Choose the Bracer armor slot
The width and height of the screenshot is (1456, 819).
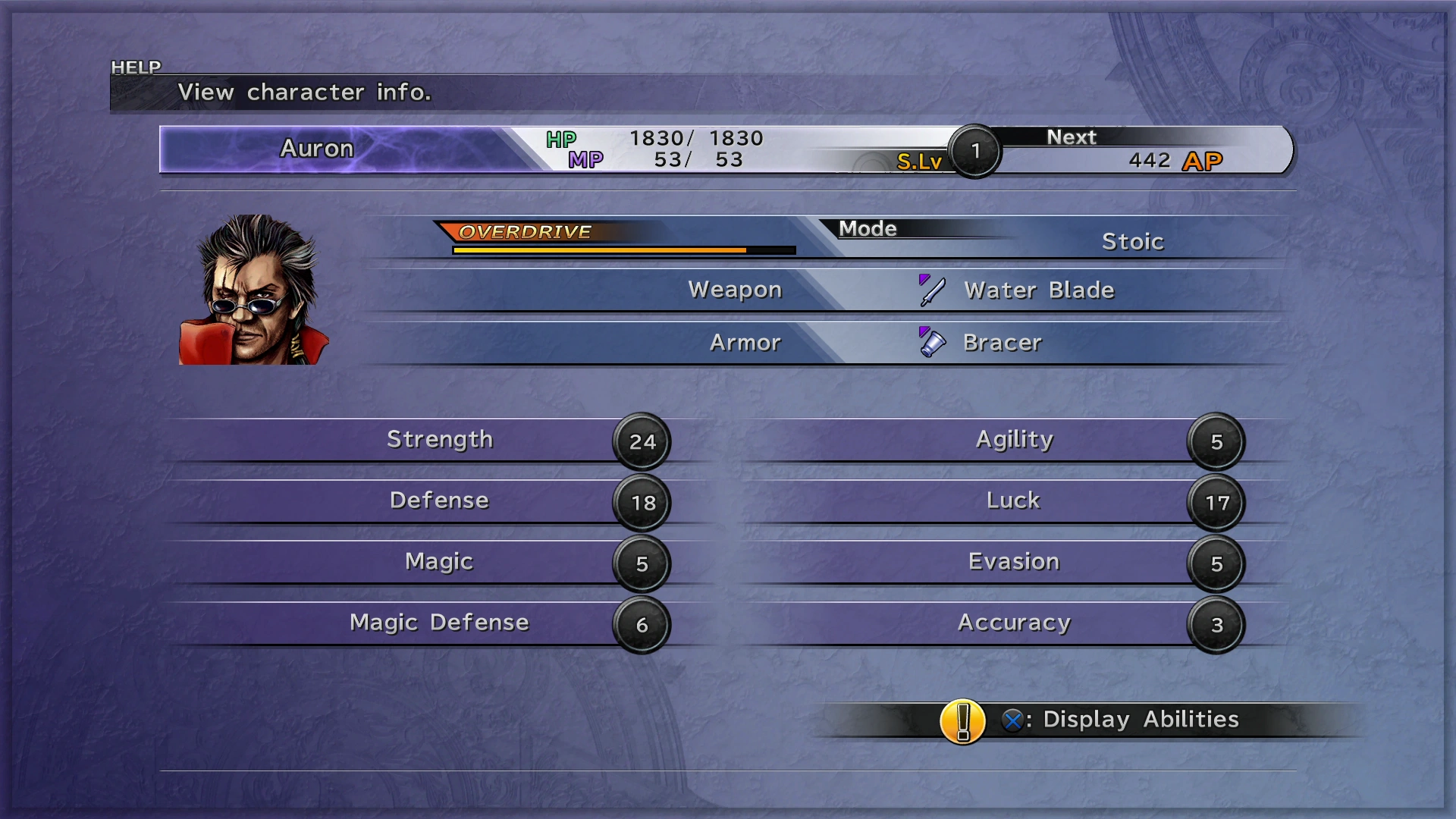pyautogui.click(x=1001, y=343)
